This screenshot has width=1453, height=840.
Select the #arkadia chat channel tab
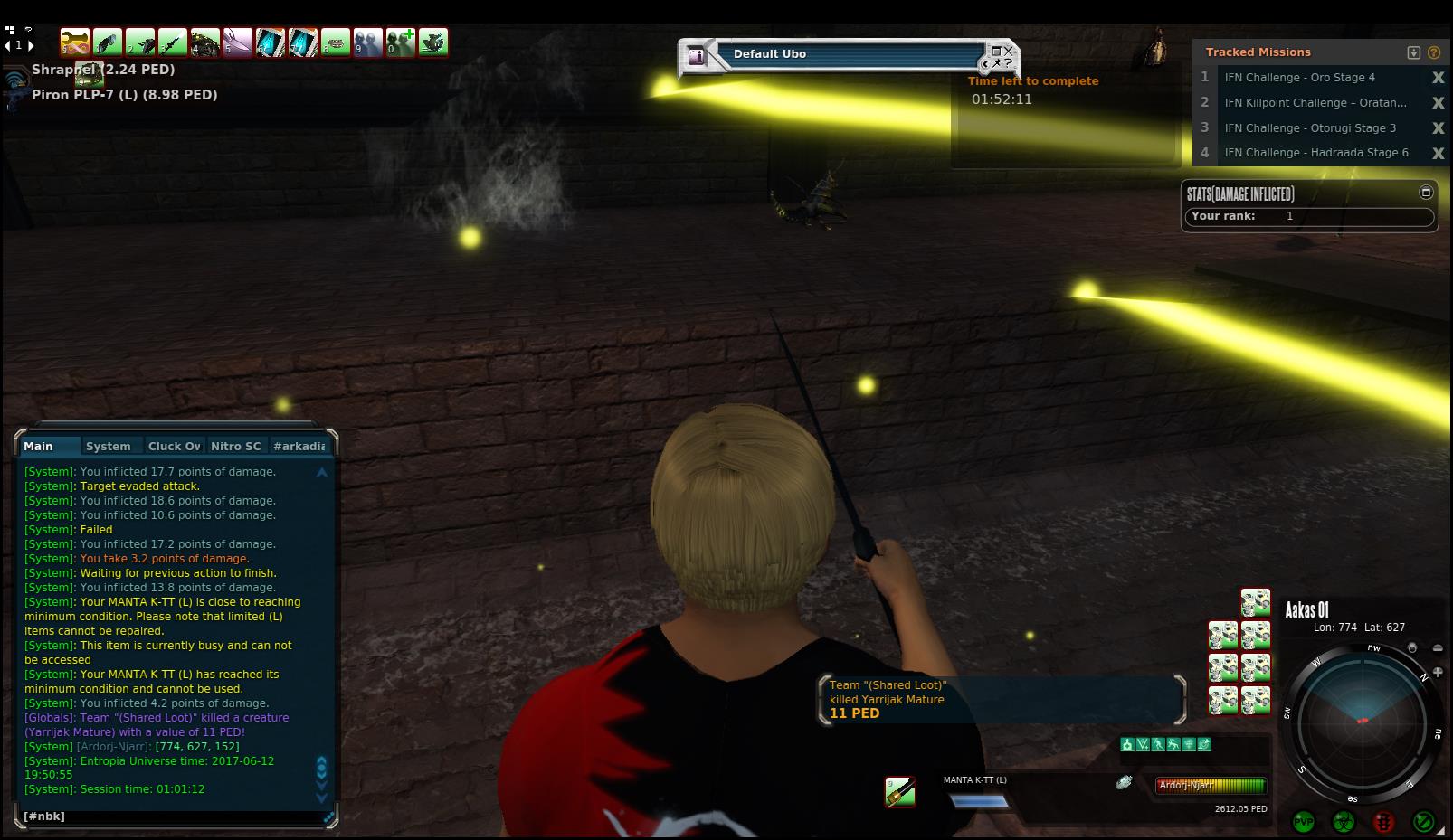299,446
